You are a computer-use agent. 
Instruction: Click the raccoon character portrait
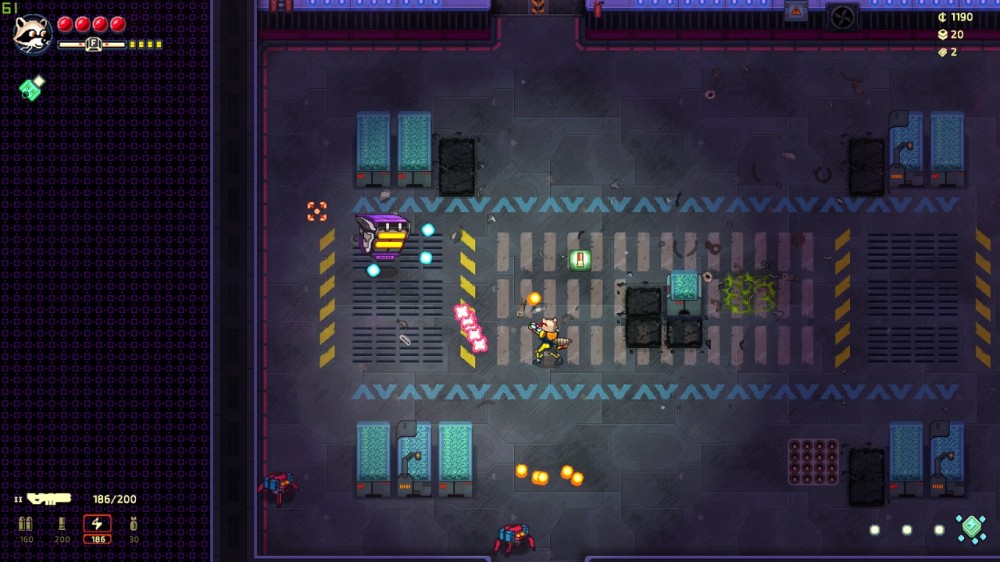[32, 33]
